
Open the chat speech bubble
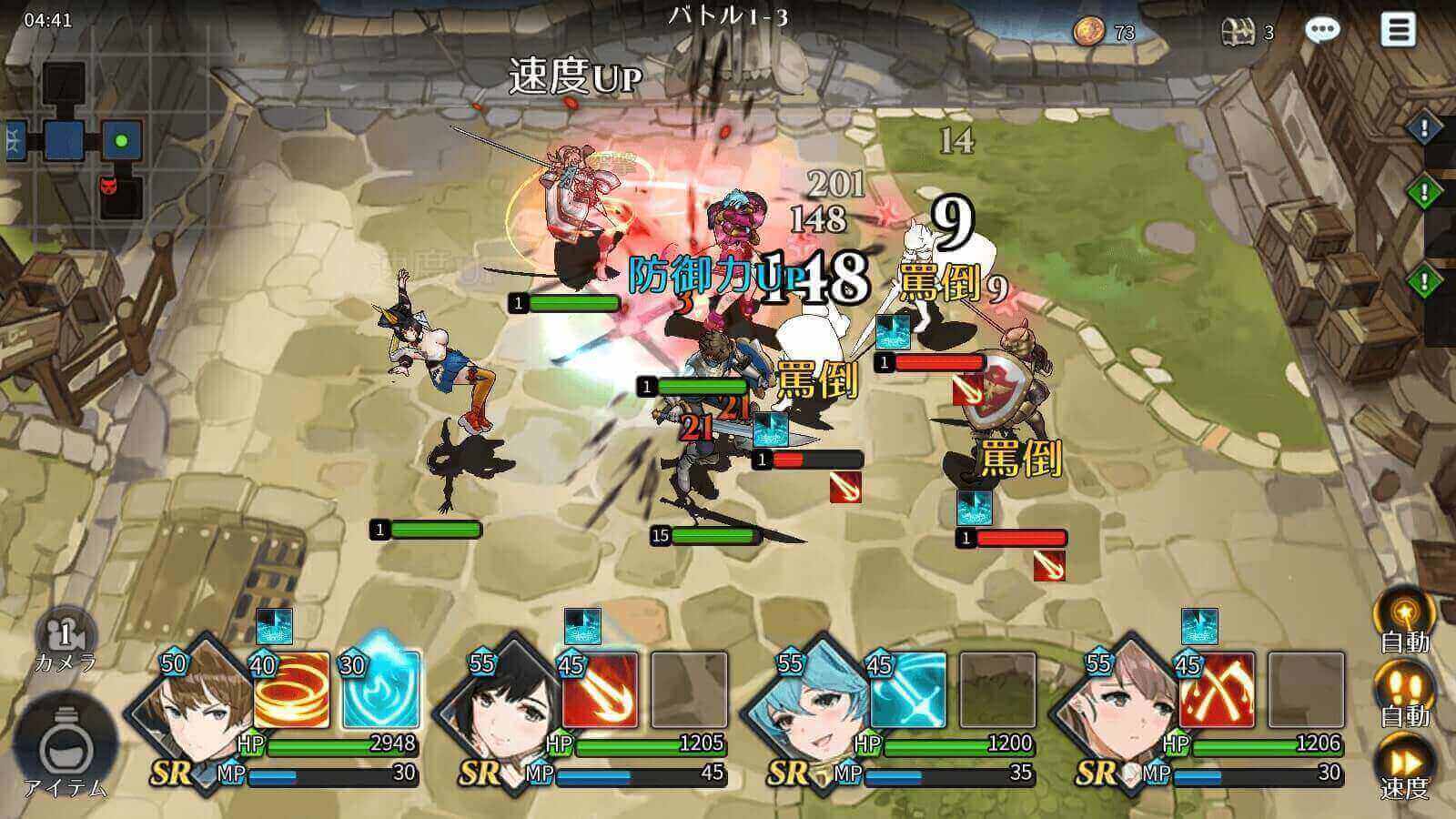[x=1322, y=31]
